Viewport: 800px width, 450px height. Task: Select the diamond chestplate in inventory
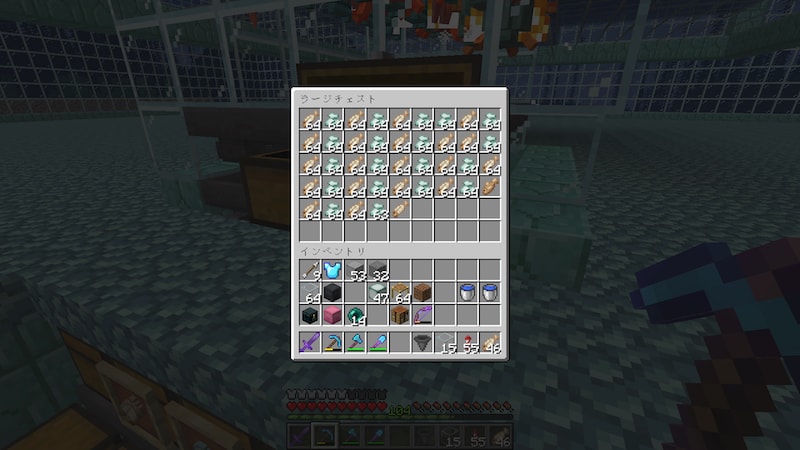pos(332,270)
